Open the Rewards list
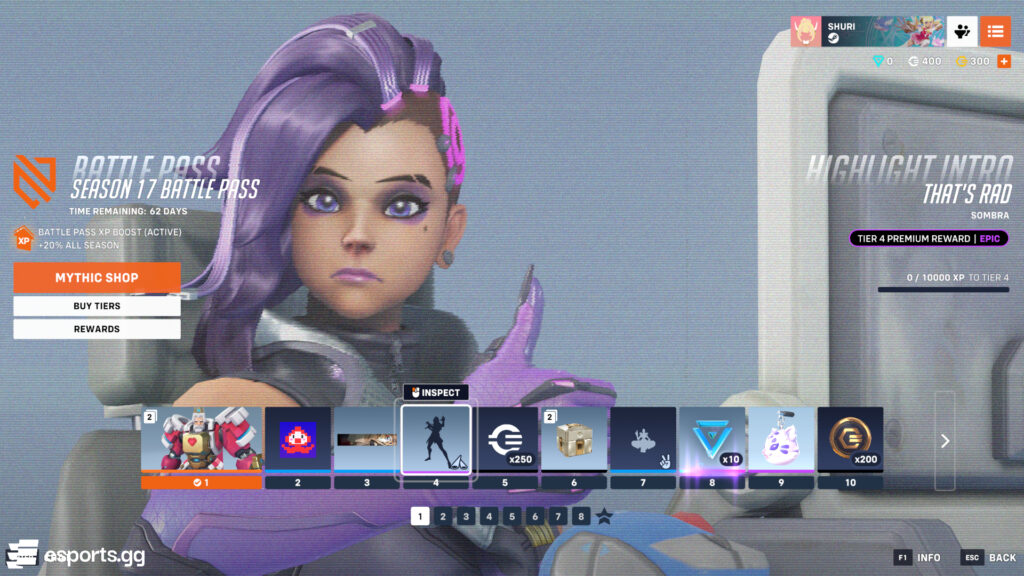The width and height of the screenshot is (1024, 576). 97,329
